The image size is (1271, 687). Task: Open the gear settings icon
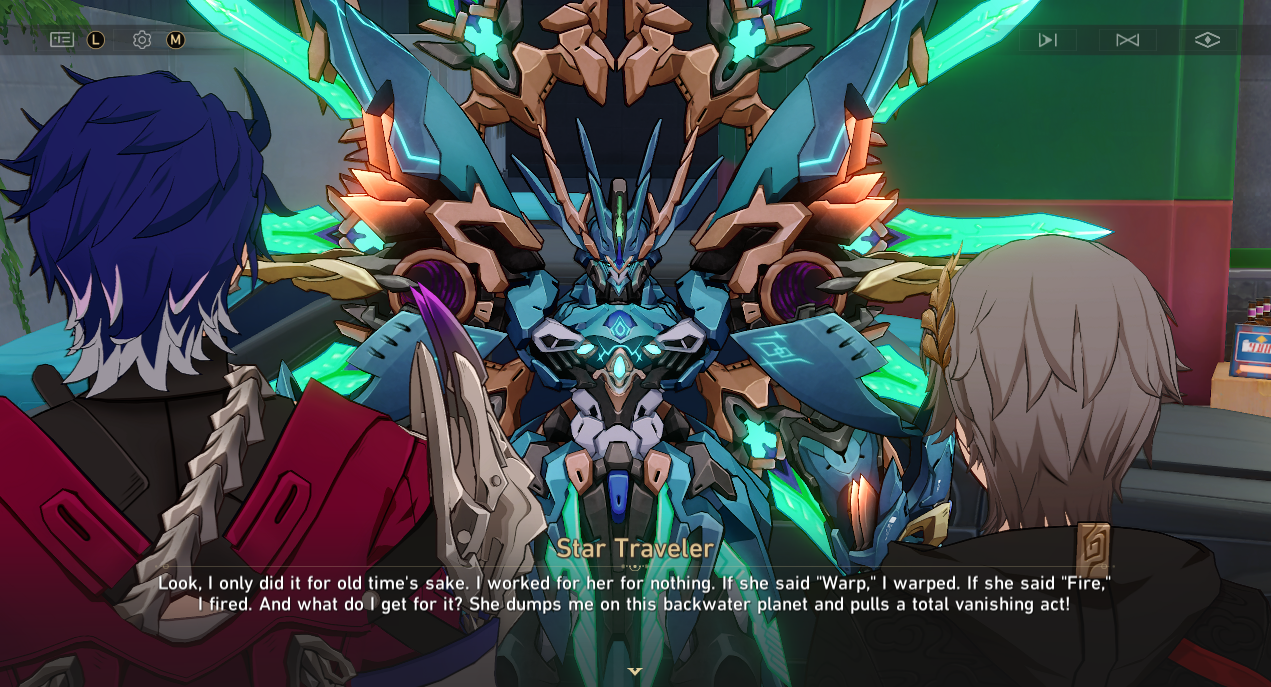point(142,40)
